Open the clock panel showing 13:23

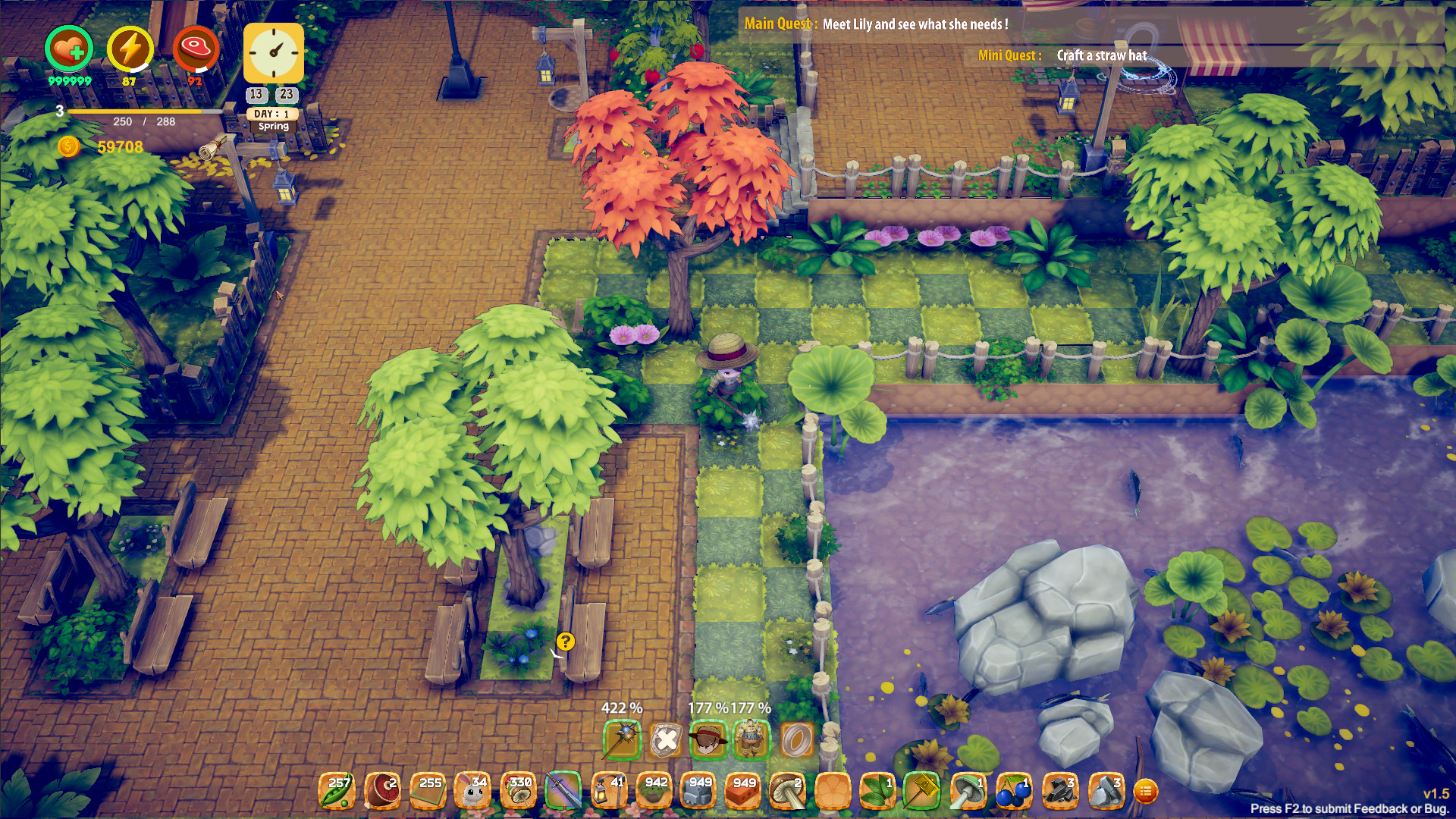point(273,53)
